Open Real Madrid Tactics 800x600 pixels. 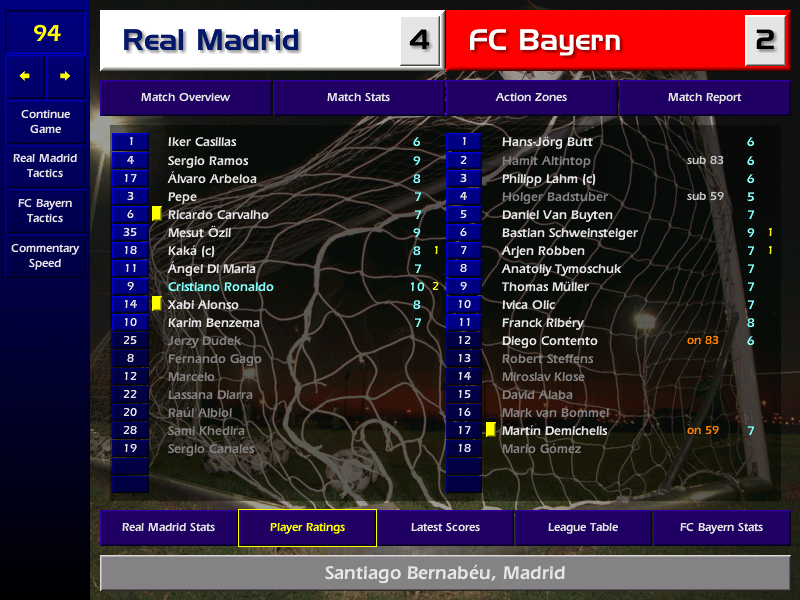45,165
